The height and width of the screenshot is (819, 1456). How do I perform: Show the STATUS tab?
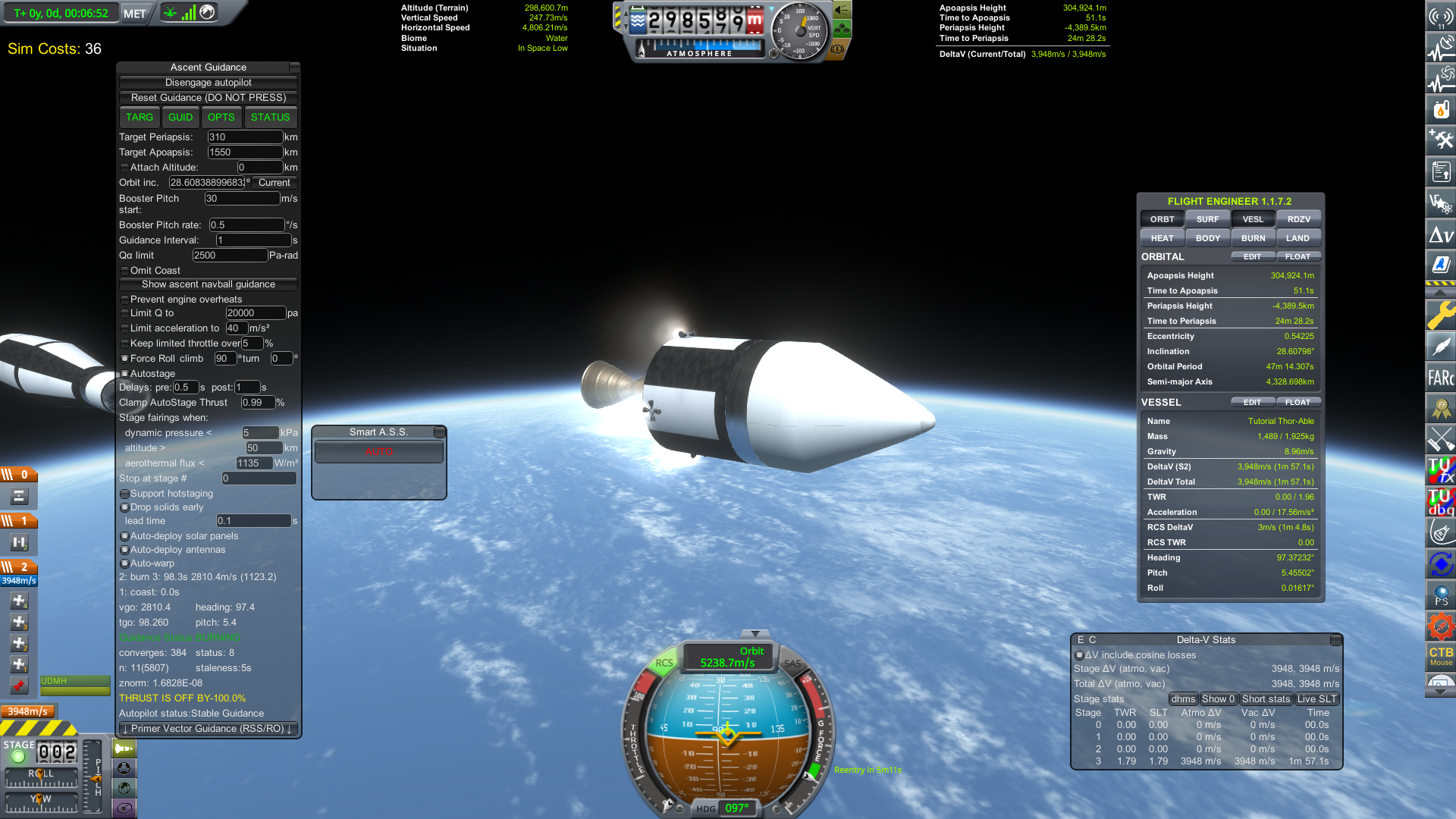coord(271,118)
